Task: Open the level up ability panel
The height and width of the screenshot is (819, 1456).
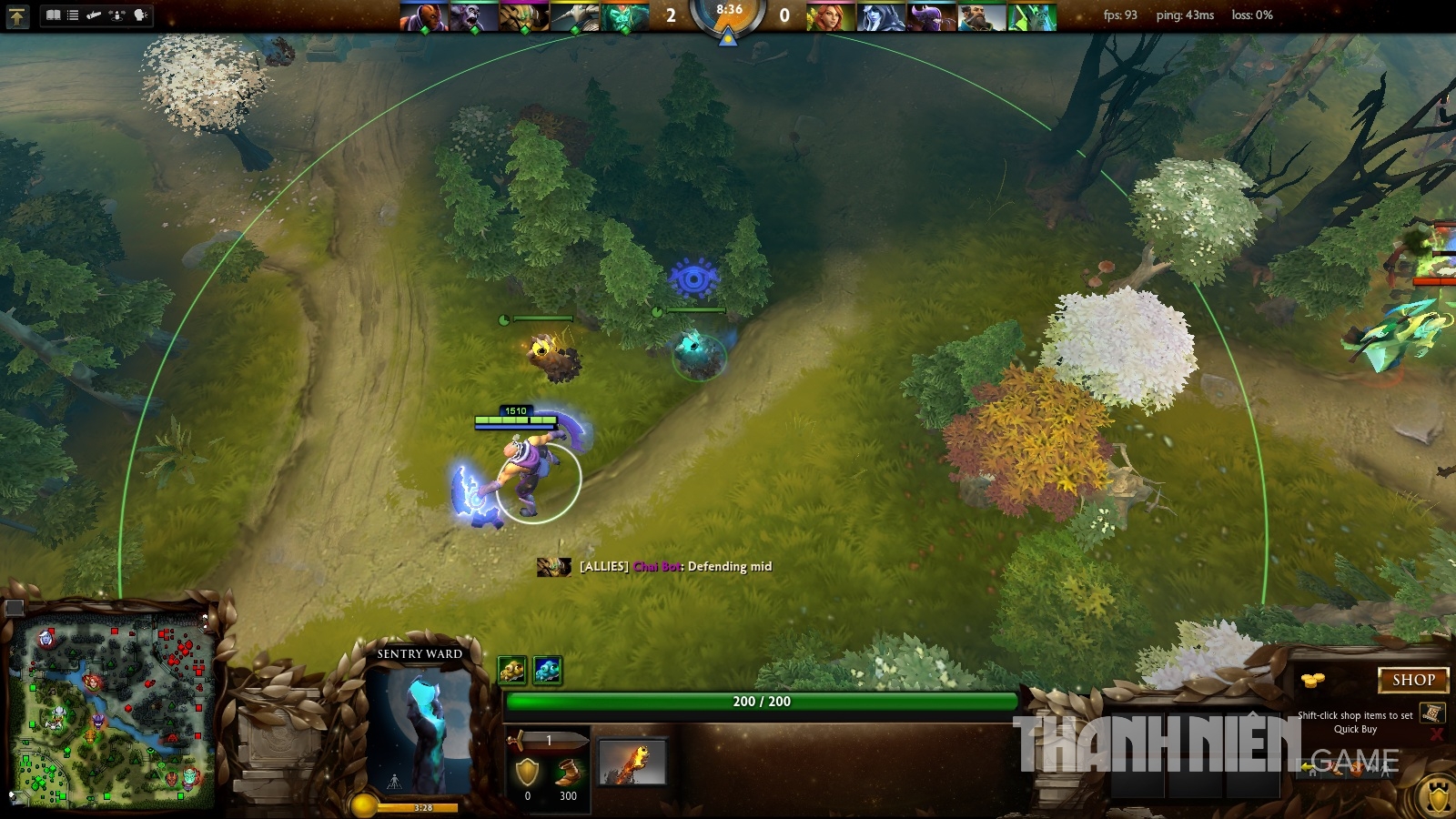Action: 18,15
